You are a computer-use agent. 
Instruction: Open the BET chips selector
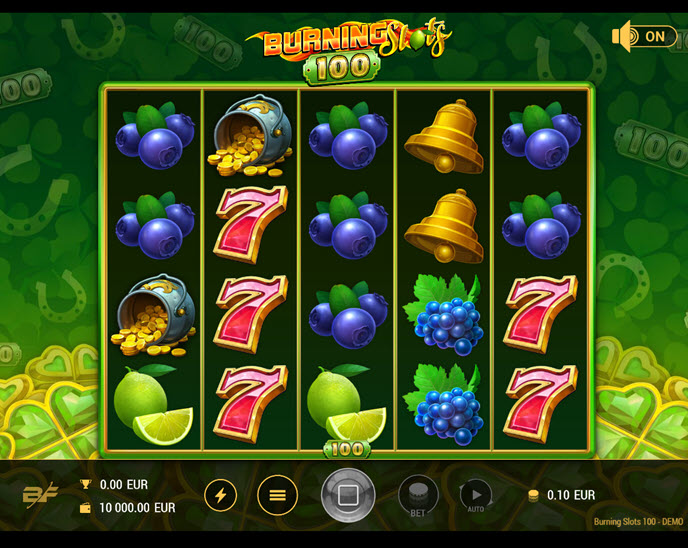(418, 496)
